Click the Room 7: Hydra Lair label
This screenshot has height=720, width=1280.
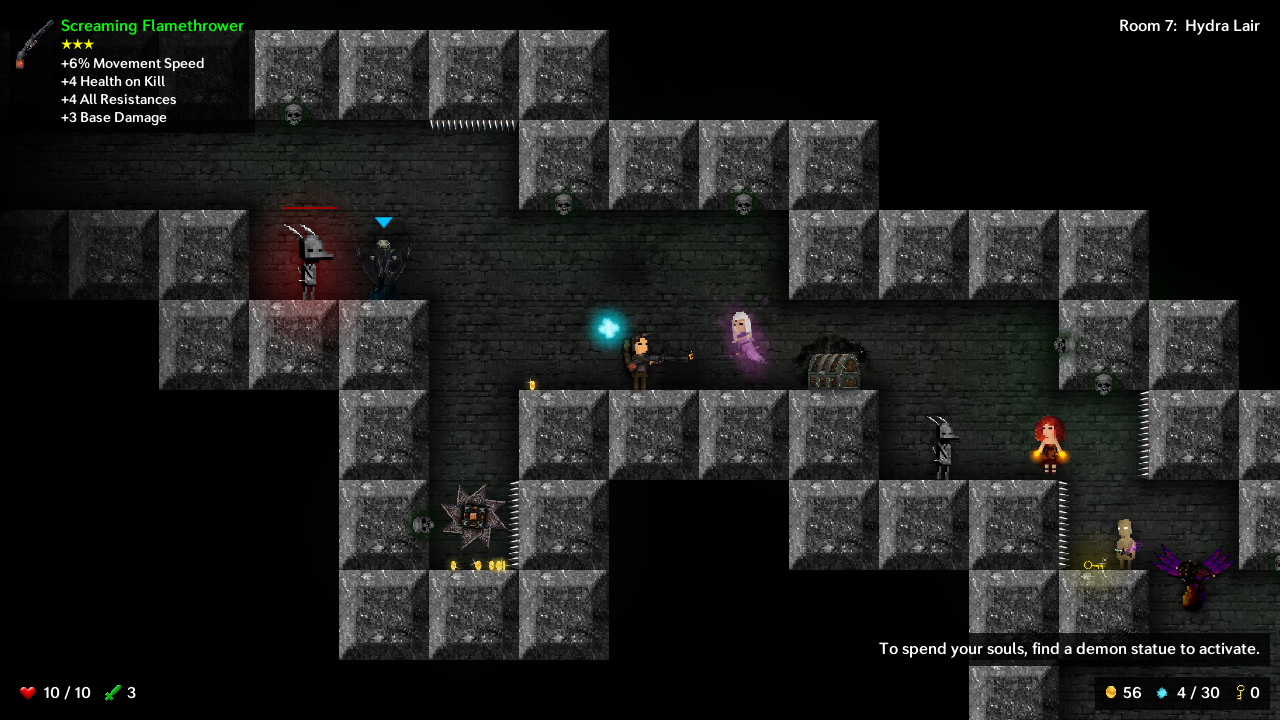tap(1190, 26)
